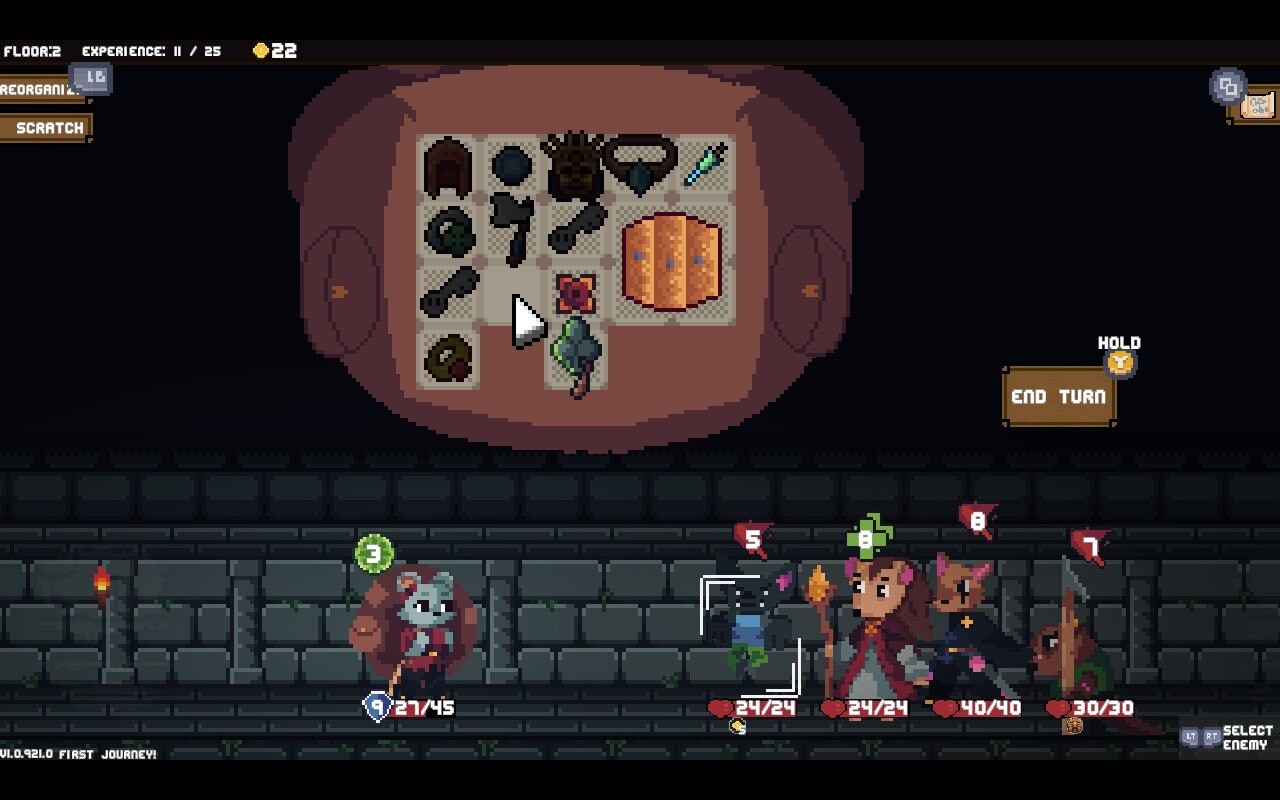The height and width of the screenshot is (800, 1280).
Task: Choose the red flower gem item
Action: tap(575, 293)
